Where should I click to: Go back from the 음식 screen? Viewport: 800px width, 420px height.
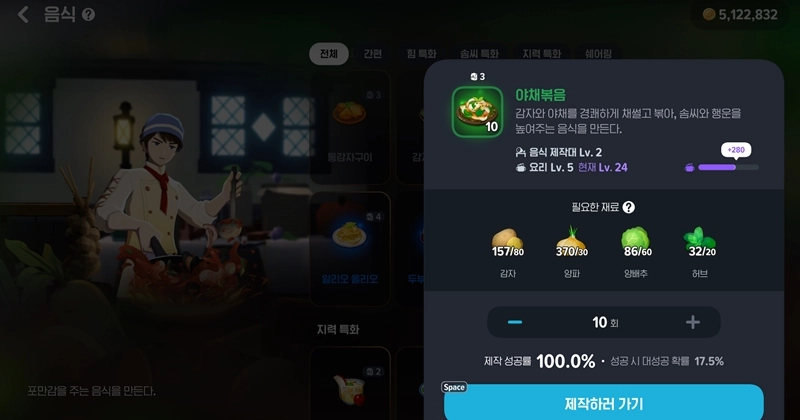(23, 15)
